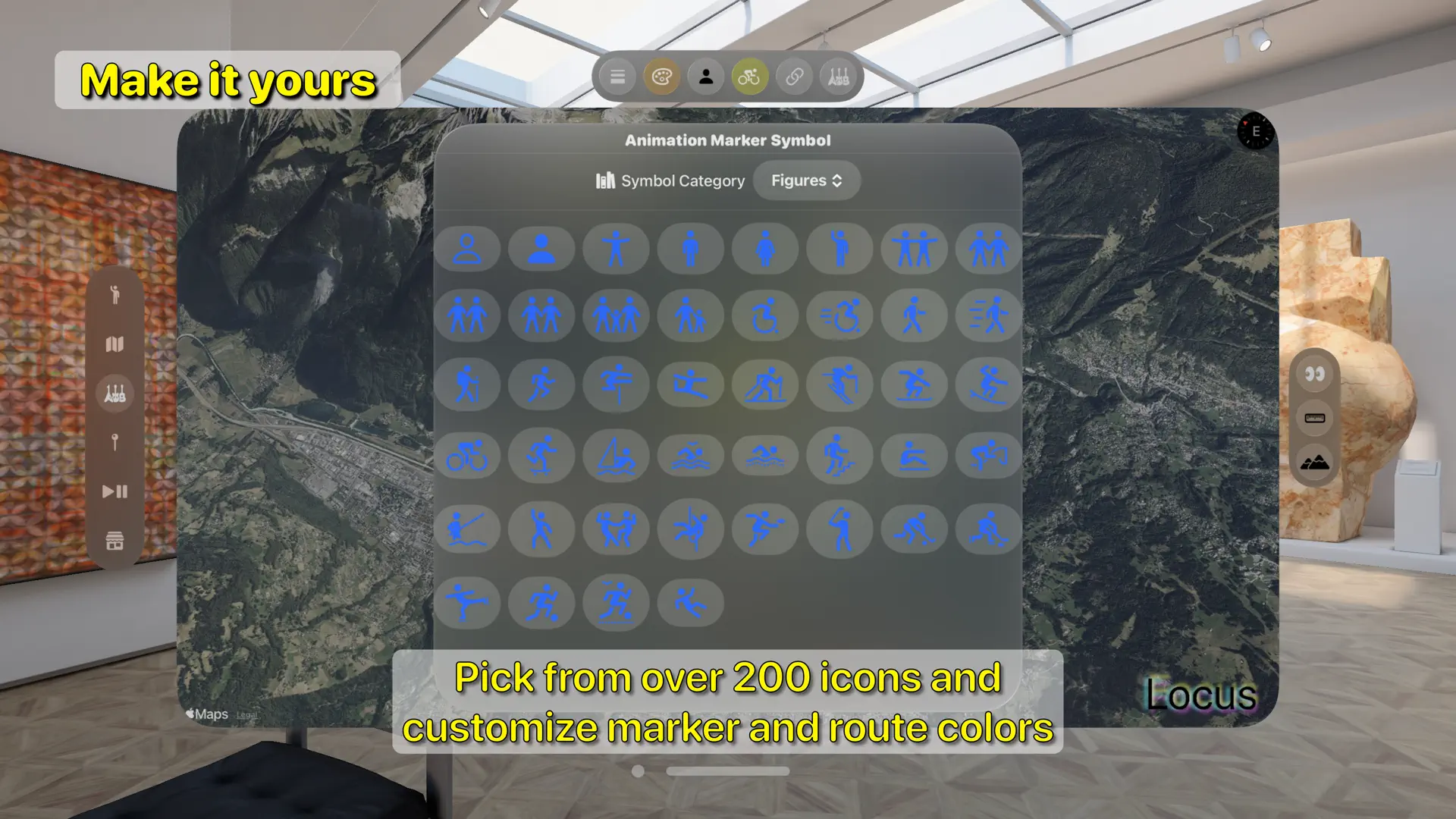Select the landmarks icon in the top toolbar
1456x819 pixels.
click(x=837, y=77)
